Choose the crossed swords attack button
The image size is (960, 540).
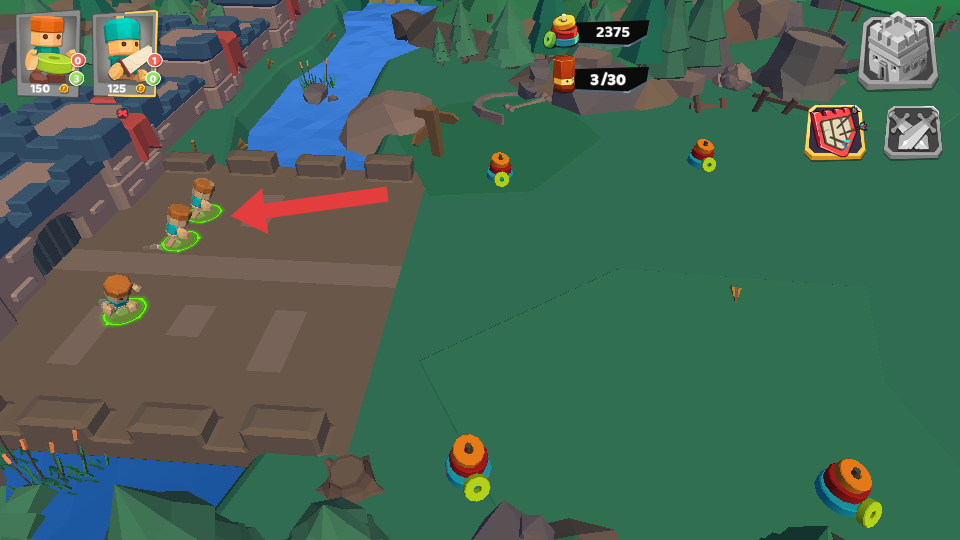coord(912,133)
